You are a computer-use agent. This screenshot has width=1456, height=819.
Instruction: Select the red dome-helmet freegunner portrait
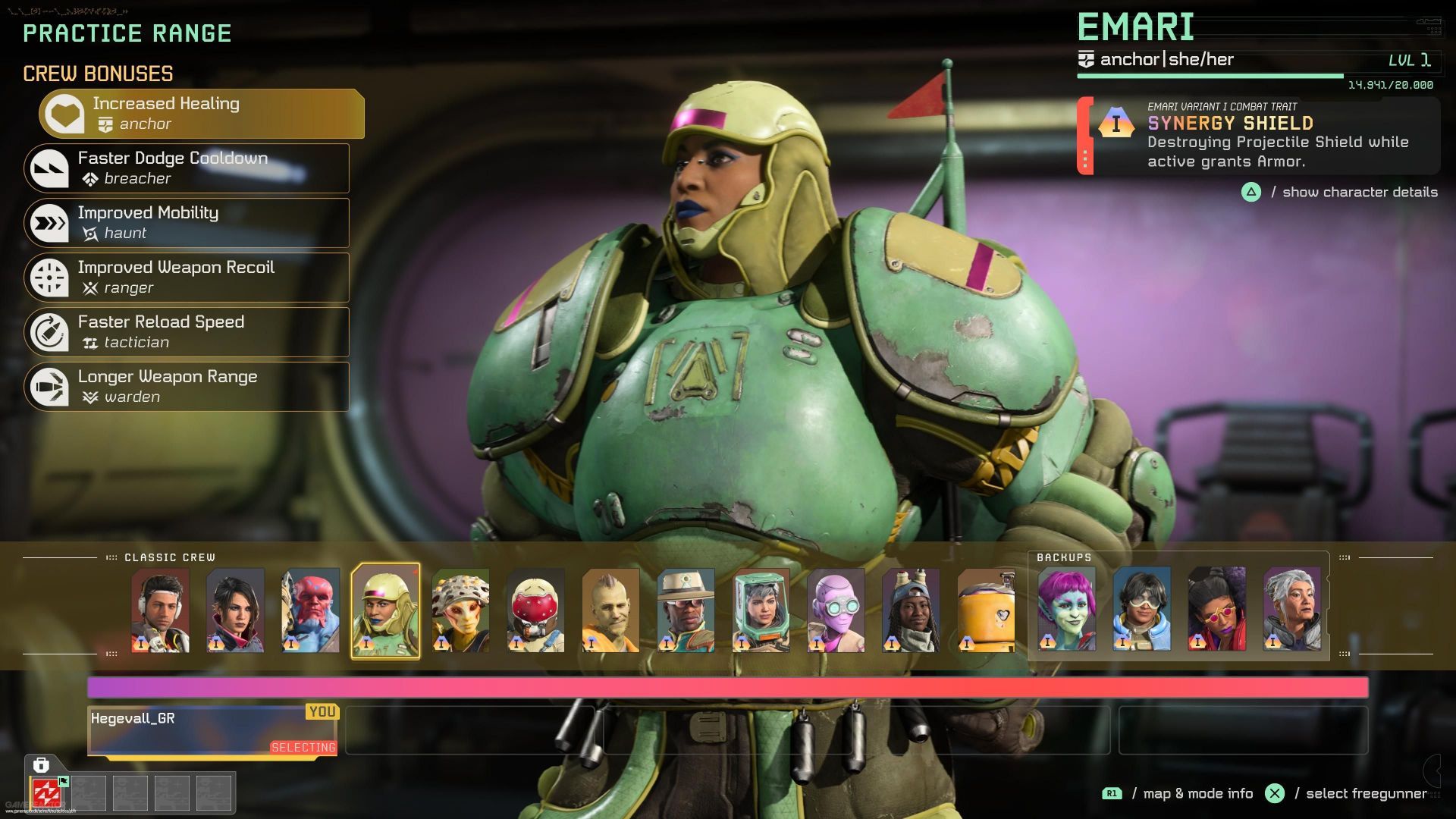535,610
